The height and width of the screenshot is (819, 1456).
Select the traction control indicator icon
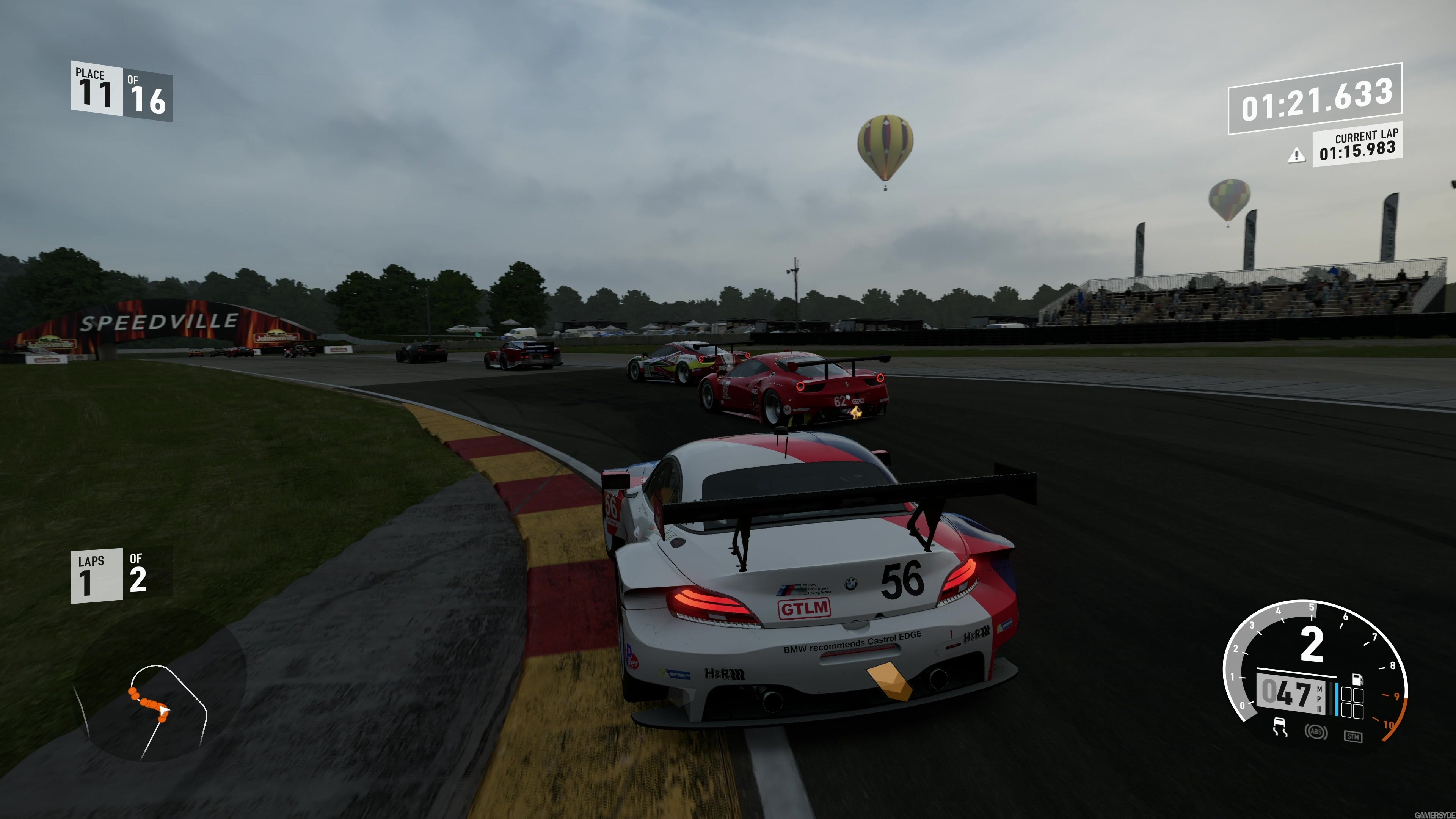click(x=1279, y=727)
